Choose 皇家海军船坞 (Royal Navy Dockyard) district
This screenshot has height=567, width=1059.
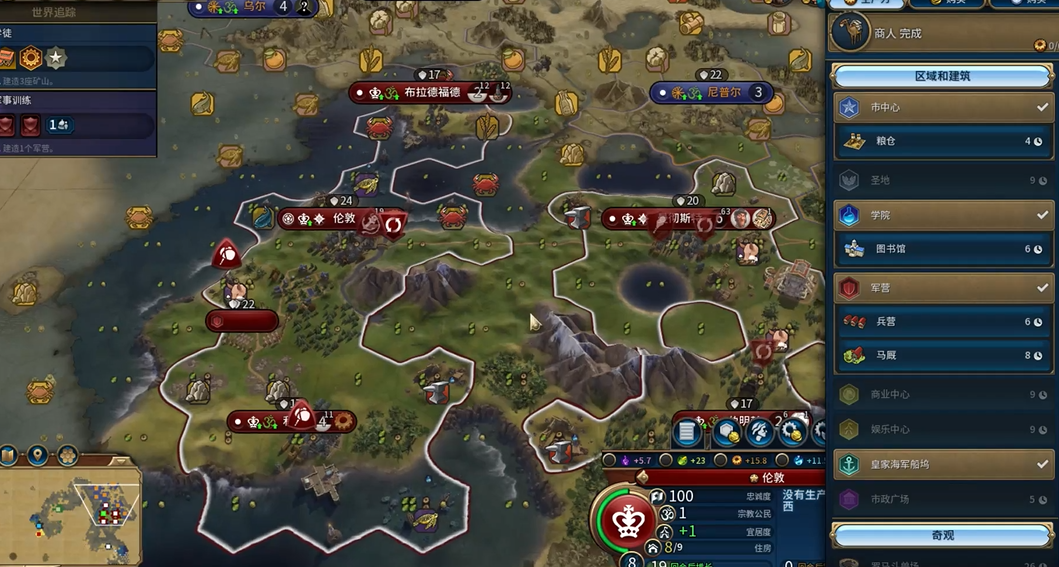[942, 465]
